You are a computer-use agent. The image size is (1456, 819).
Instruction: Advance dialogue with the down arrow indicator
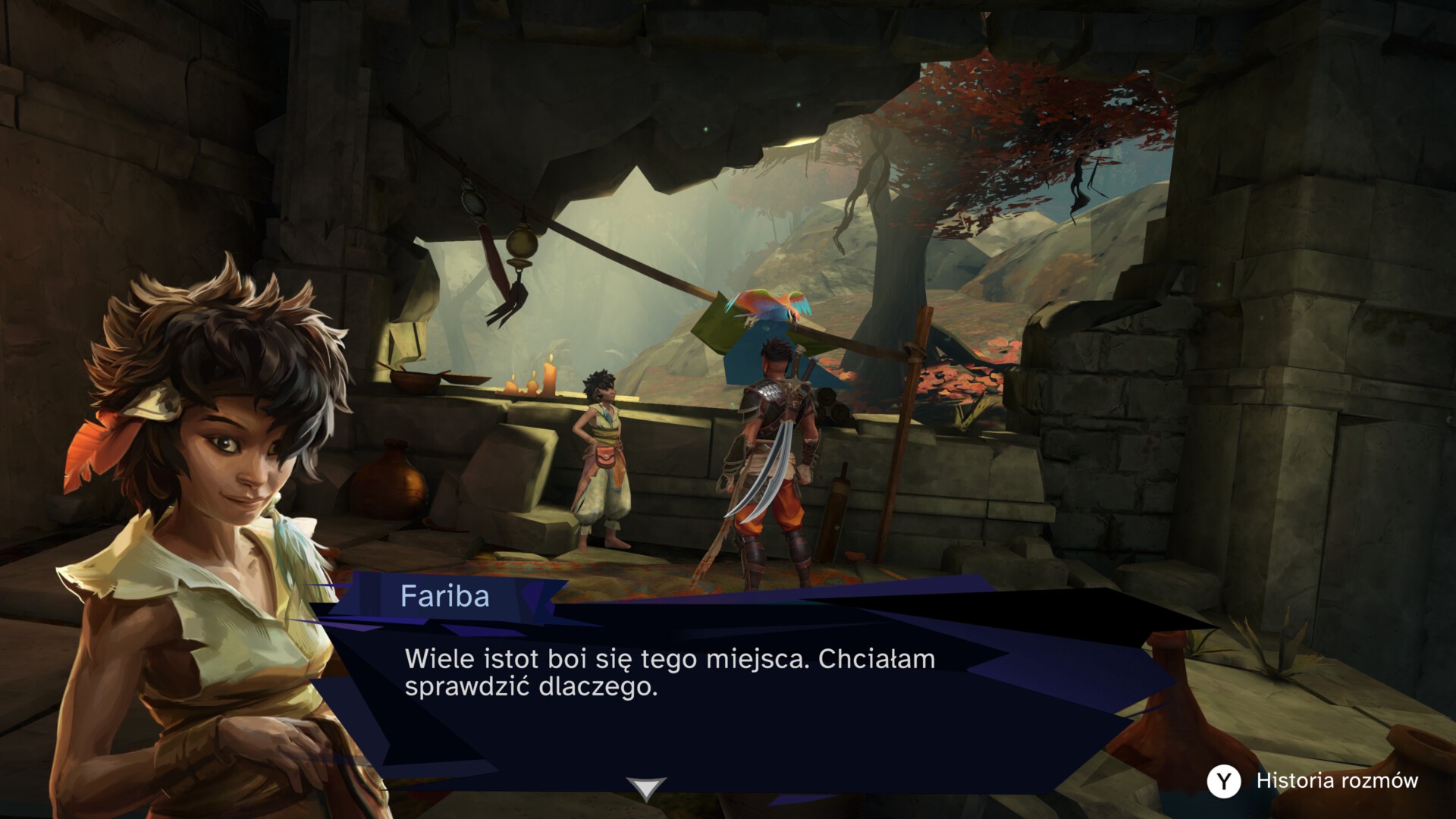click(645, 789)
